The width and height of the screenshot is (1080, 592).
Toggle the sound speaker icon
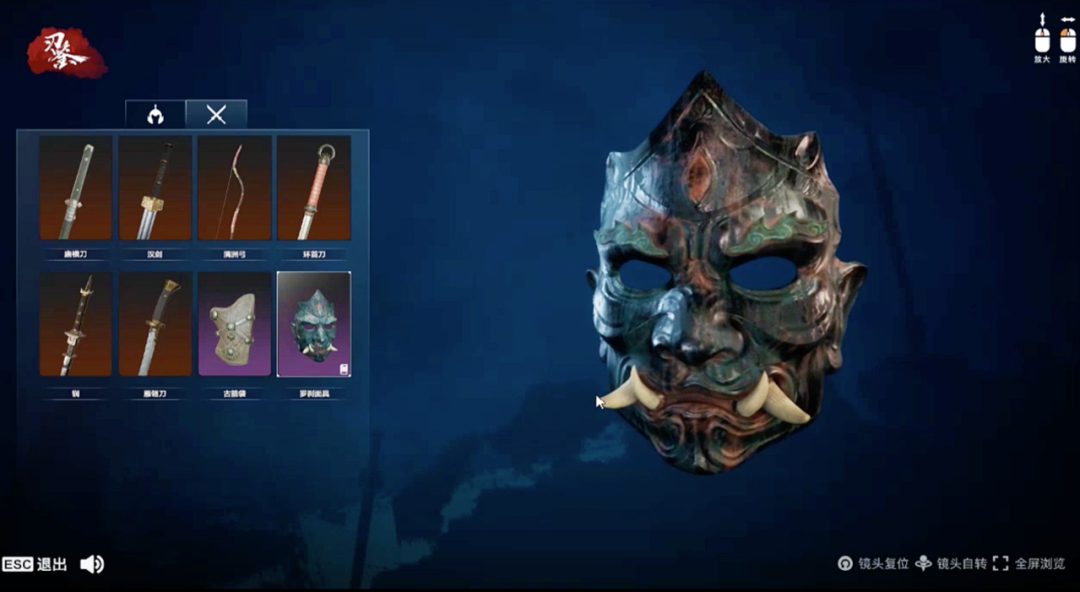point(92,564)
